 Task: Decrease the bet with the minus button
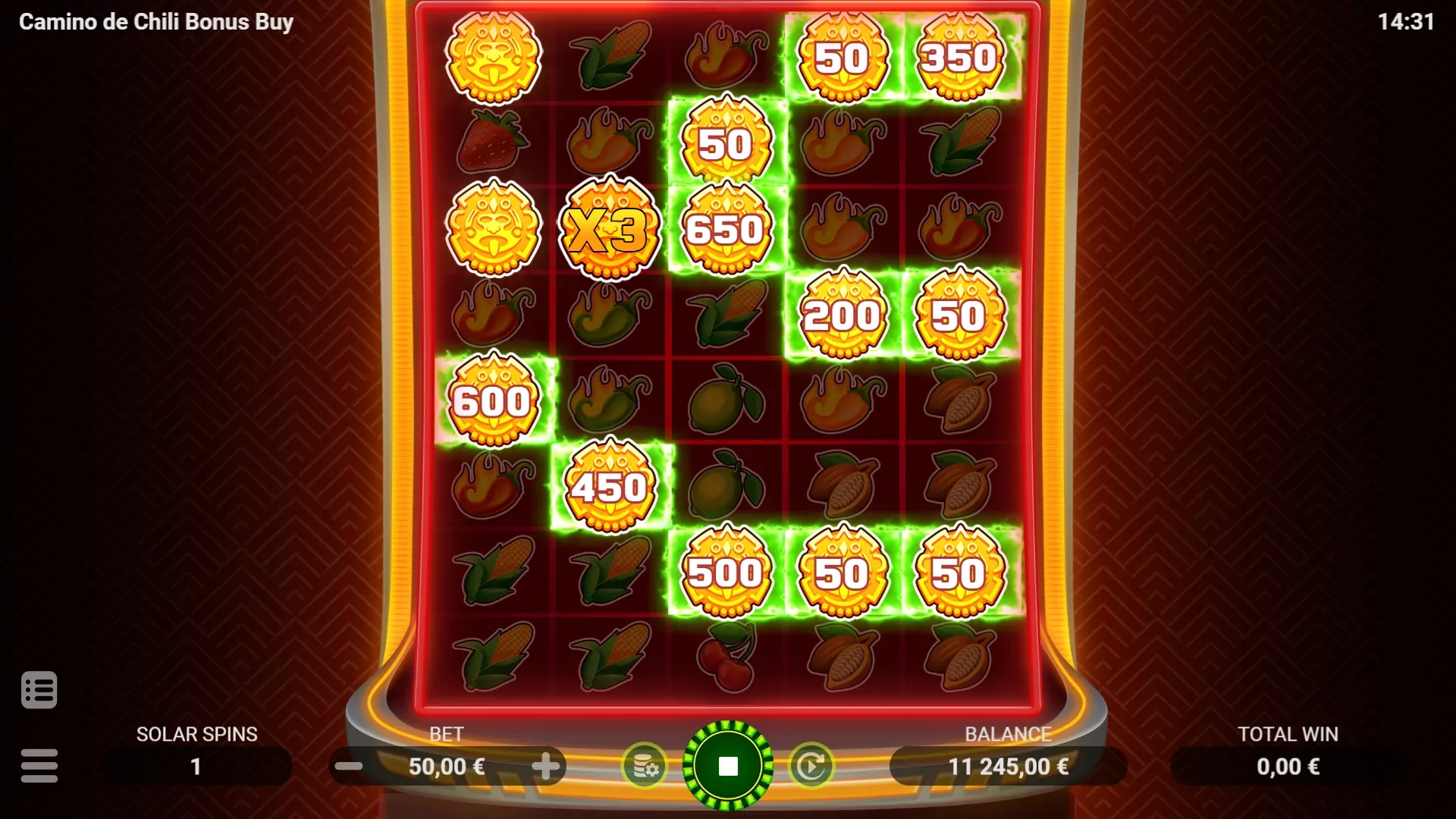pyautogui.click(x=349, y=766)
